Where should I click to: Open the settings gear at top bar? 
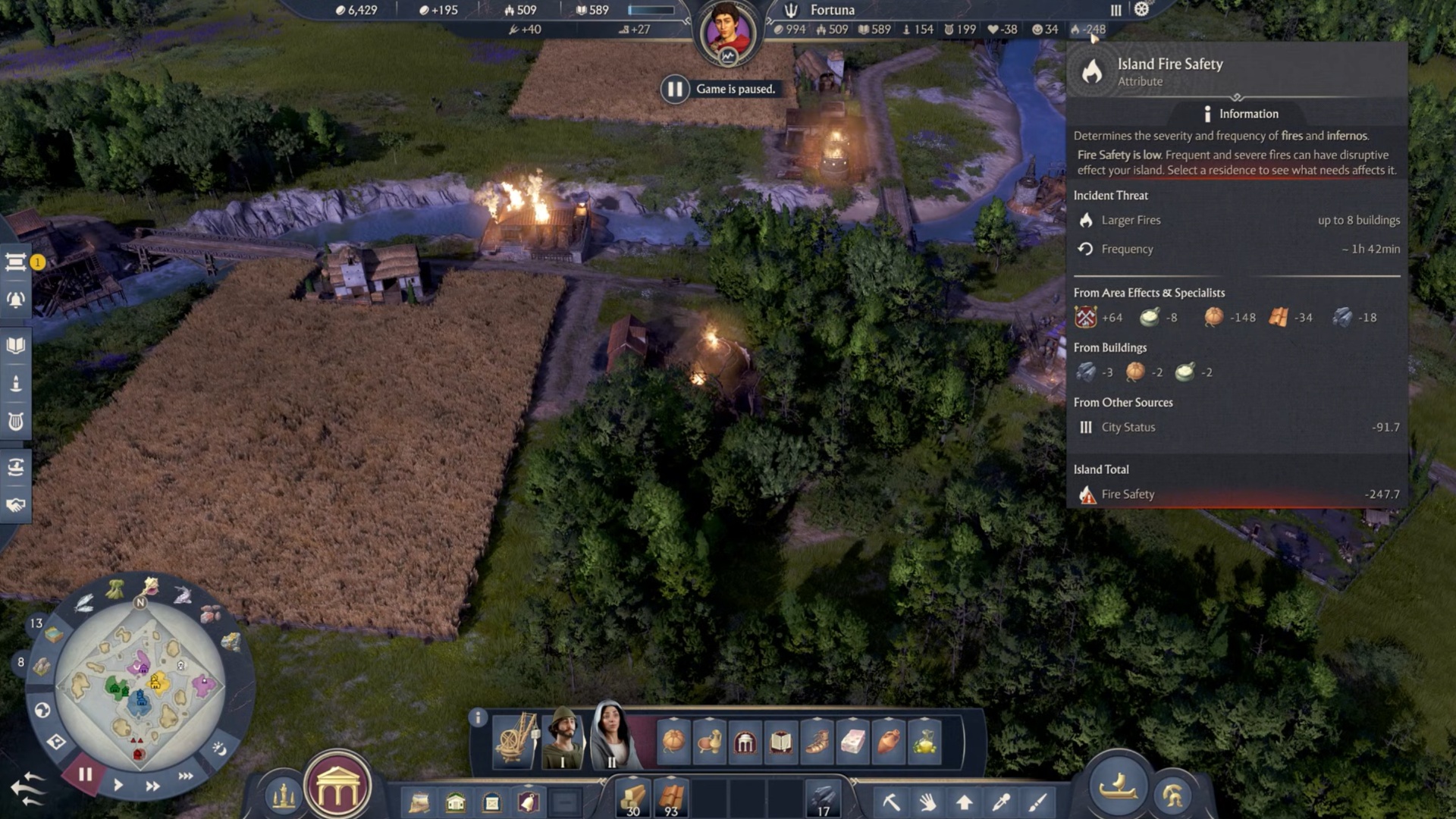click(1141, 10)
